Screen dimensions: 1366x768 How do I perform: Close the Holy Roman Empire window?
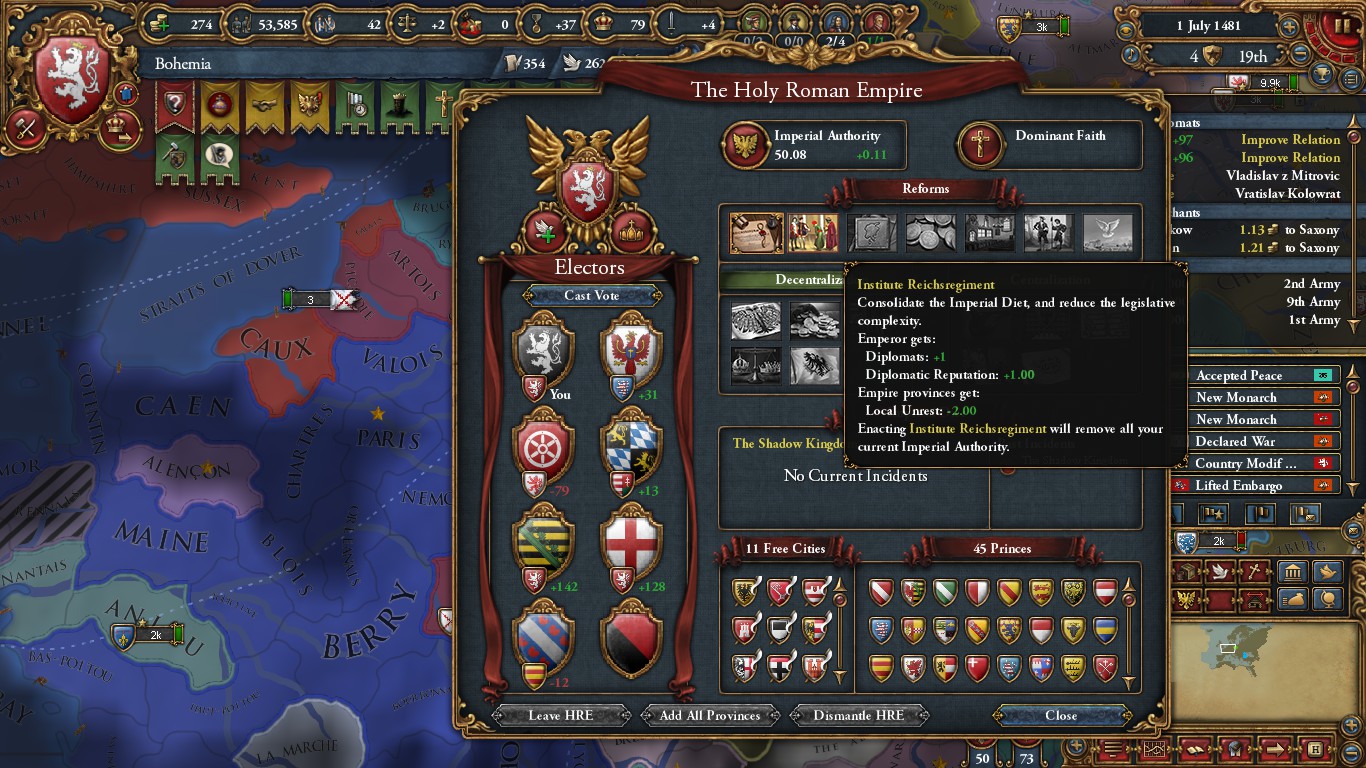tap(1061, 715)
